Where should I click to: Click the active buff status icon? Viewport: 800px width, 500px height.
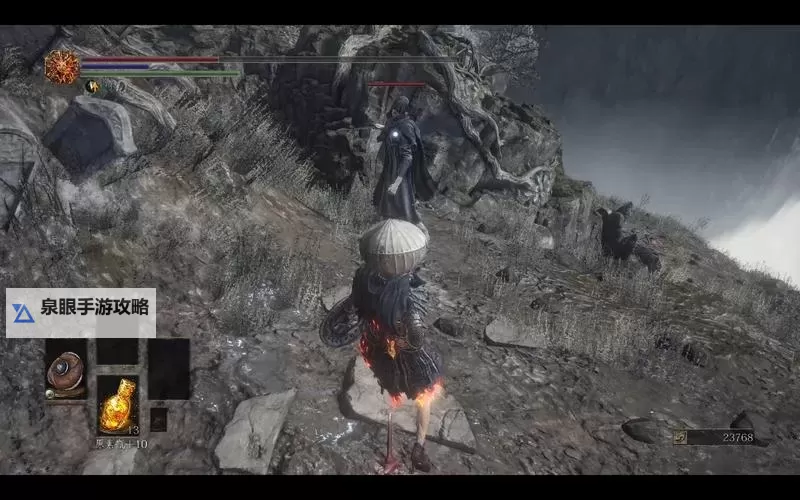pos(94,87)
